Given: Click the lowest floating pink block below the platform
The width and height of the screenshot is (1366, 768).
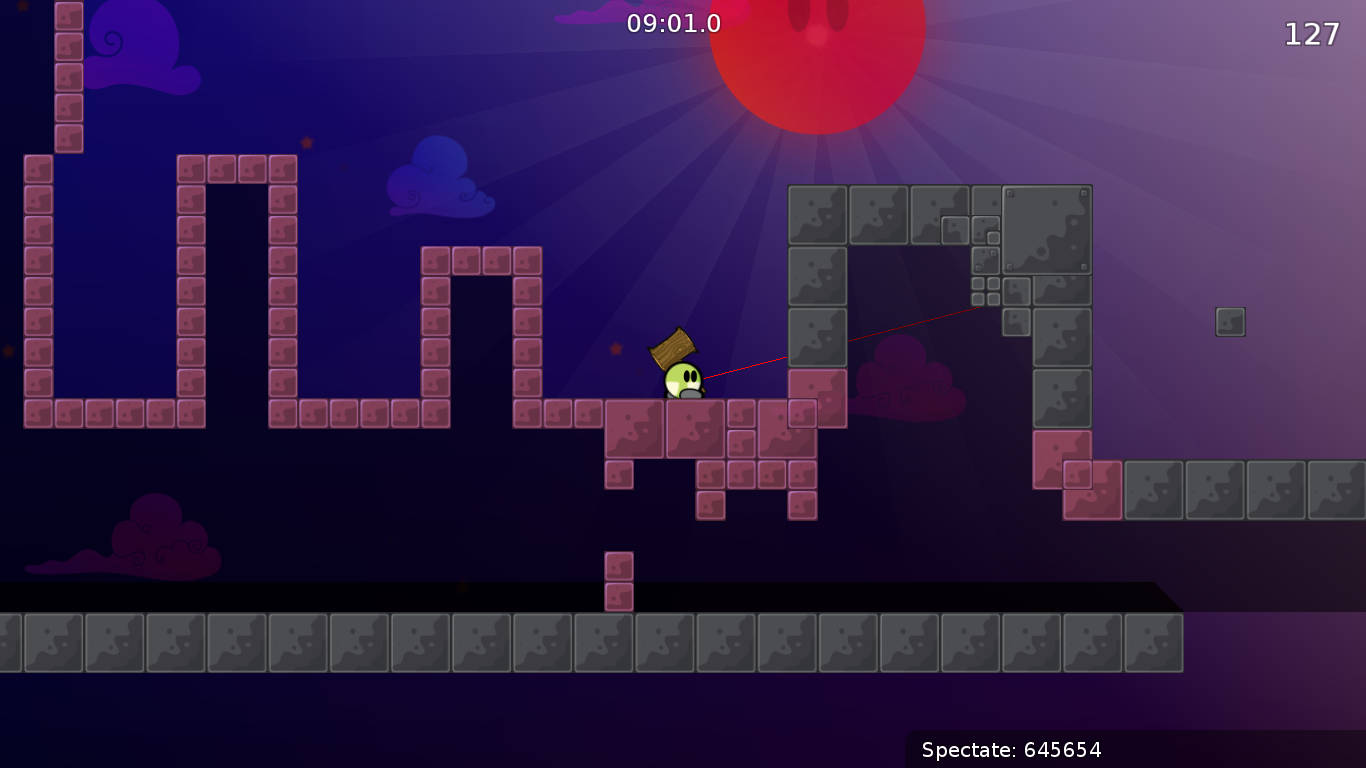Looking at the screenshot, I should (x=619, y=597).
